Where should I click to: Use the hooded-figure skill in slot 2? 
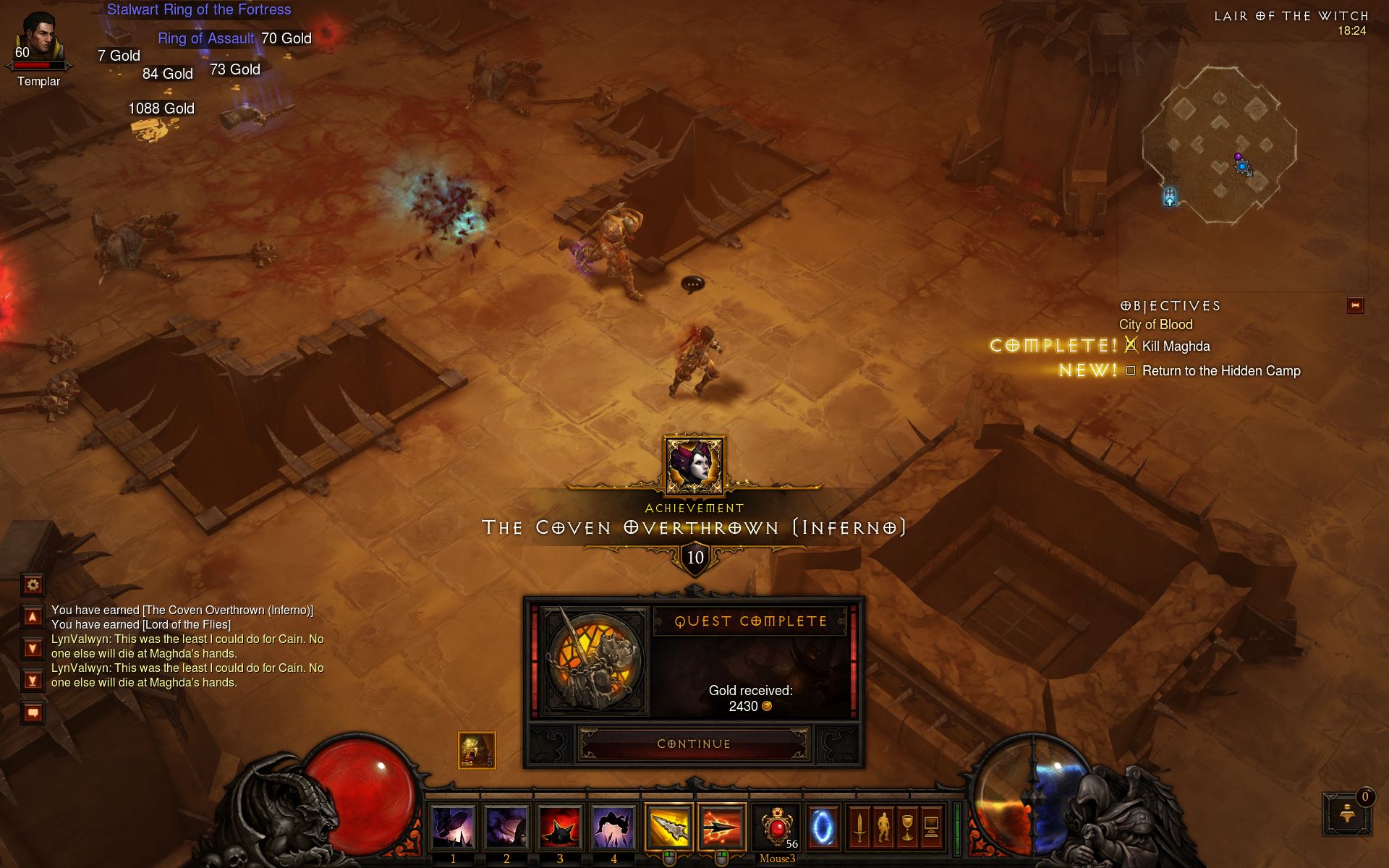pos(506,827)
